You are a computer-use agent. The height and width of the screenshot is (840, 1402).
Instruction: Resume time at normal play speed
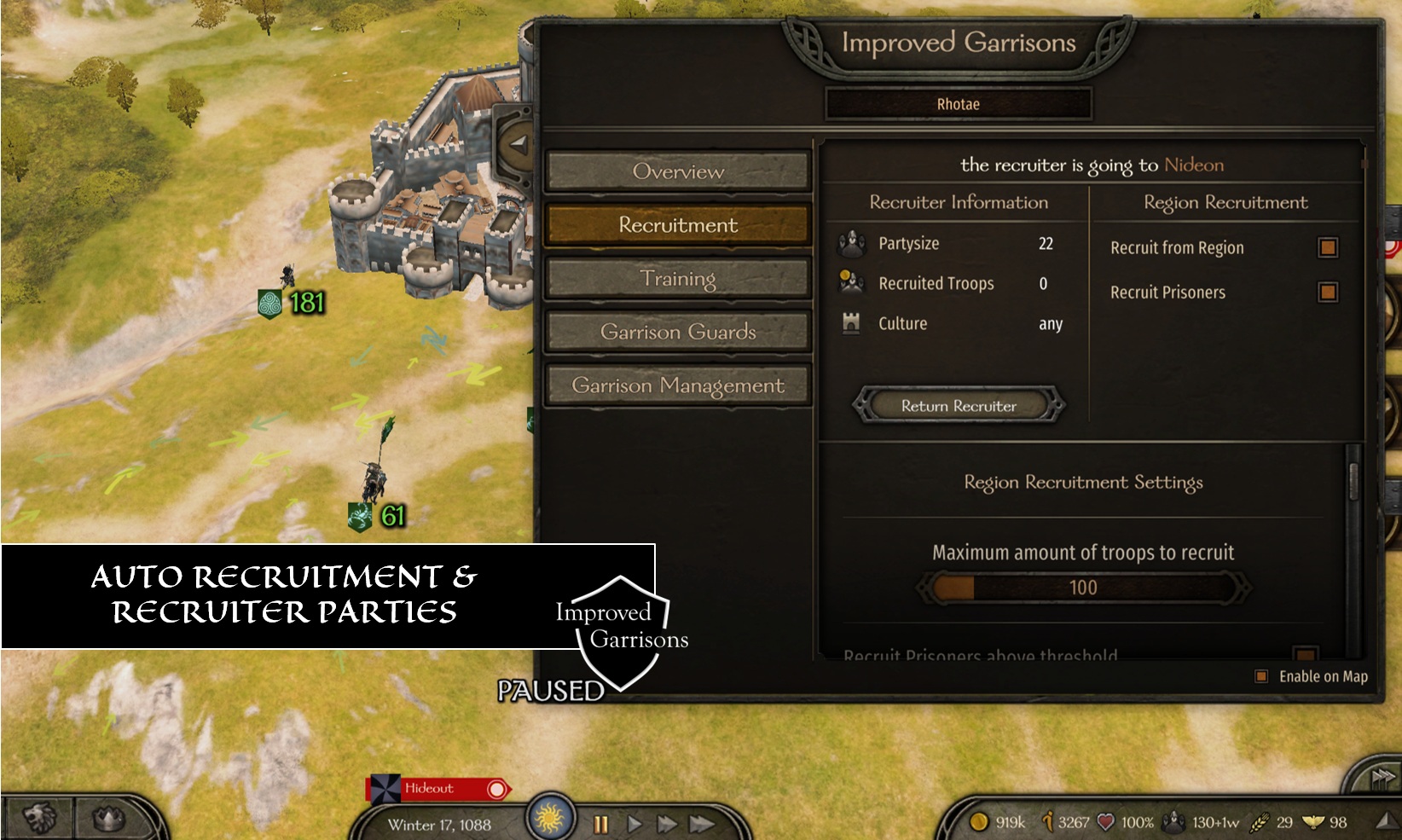pyautogui.click(x=634, y=824)
